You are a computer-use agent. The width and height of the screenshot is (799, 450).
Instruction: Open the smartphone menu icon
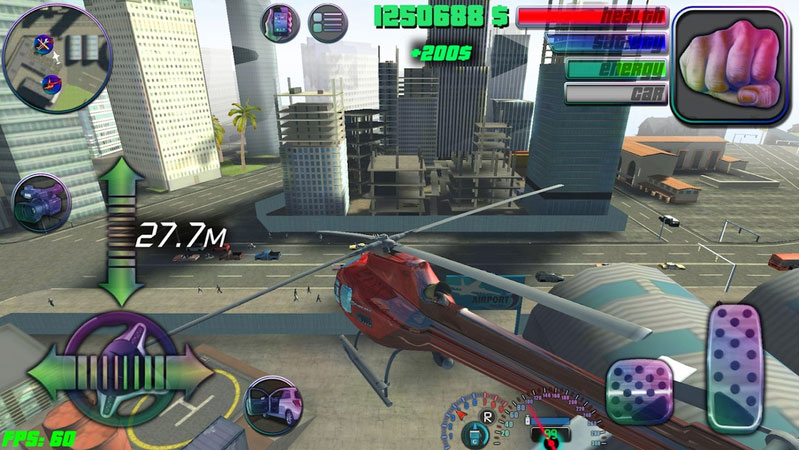[280, 22]
